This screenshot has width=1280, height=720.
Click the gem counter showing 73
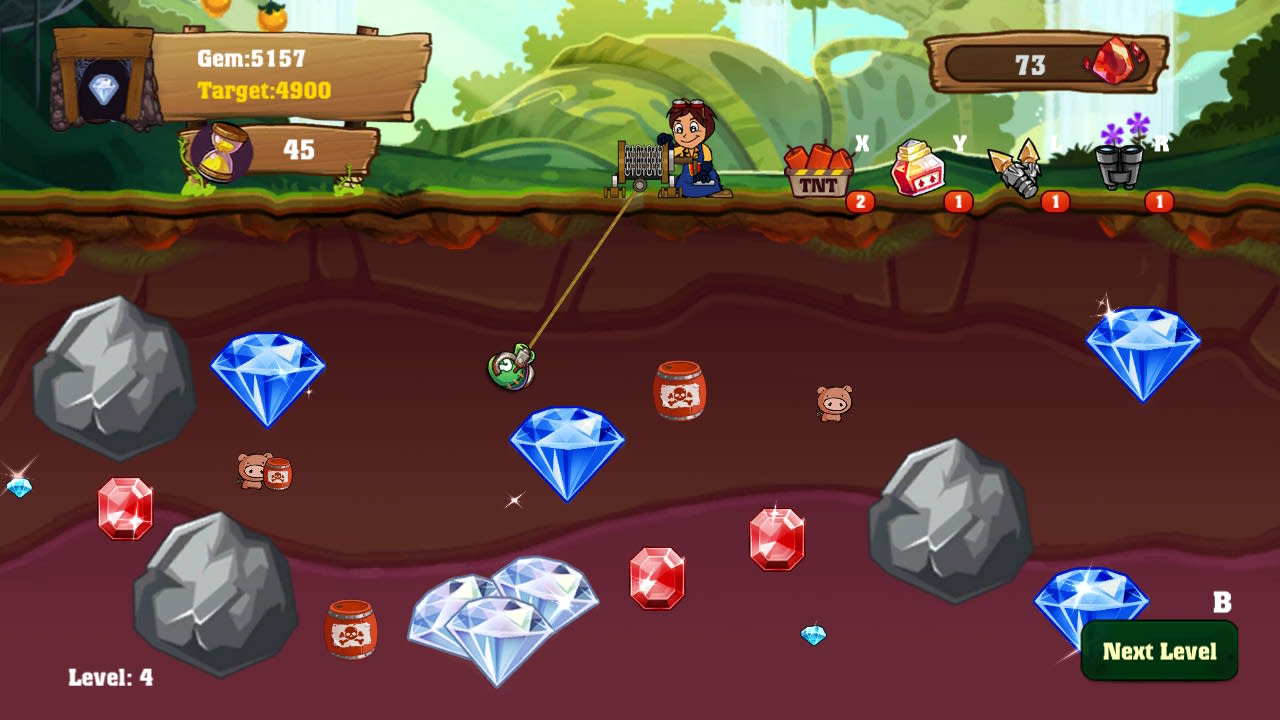tap(1032, 65)
